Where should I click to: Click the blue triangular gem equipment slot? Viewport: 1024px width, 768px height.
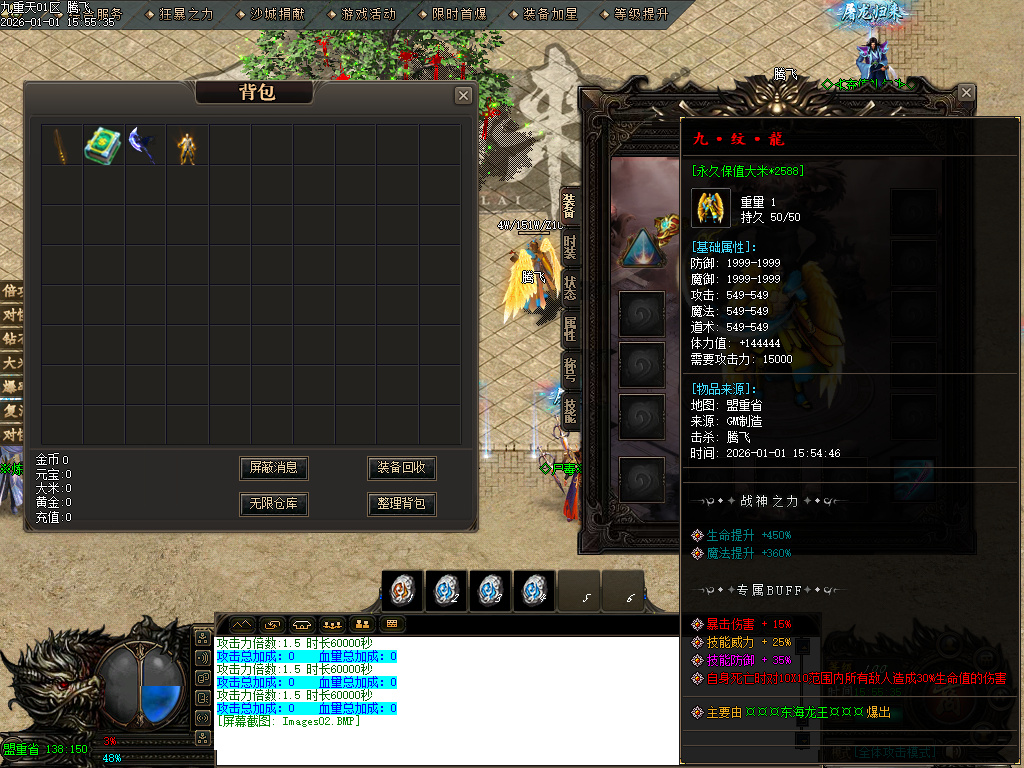pyautogui.click(x=641, y=249)
